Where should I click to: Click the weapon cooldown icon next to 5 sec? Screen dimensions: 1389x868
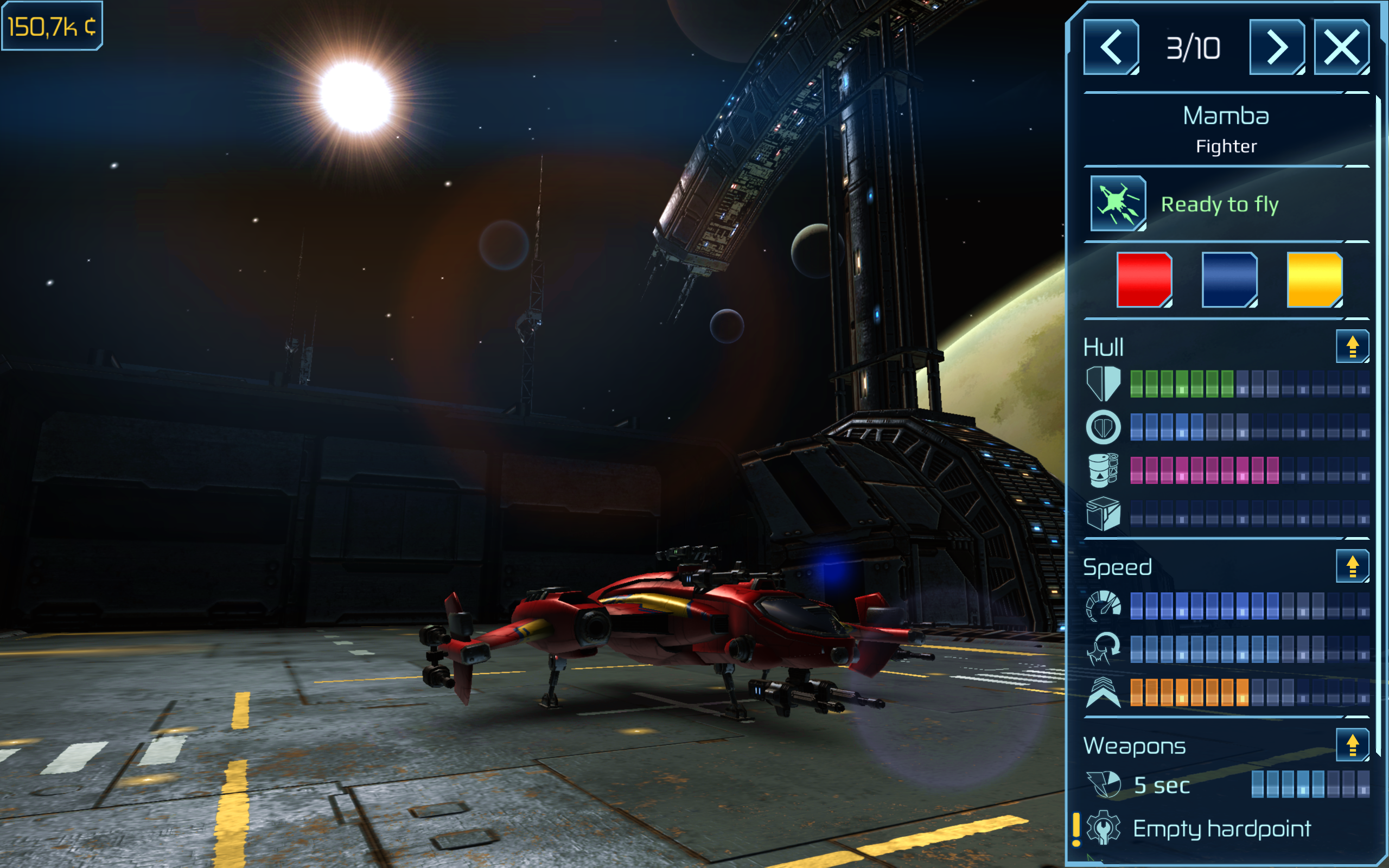(x=1105, y=786)
